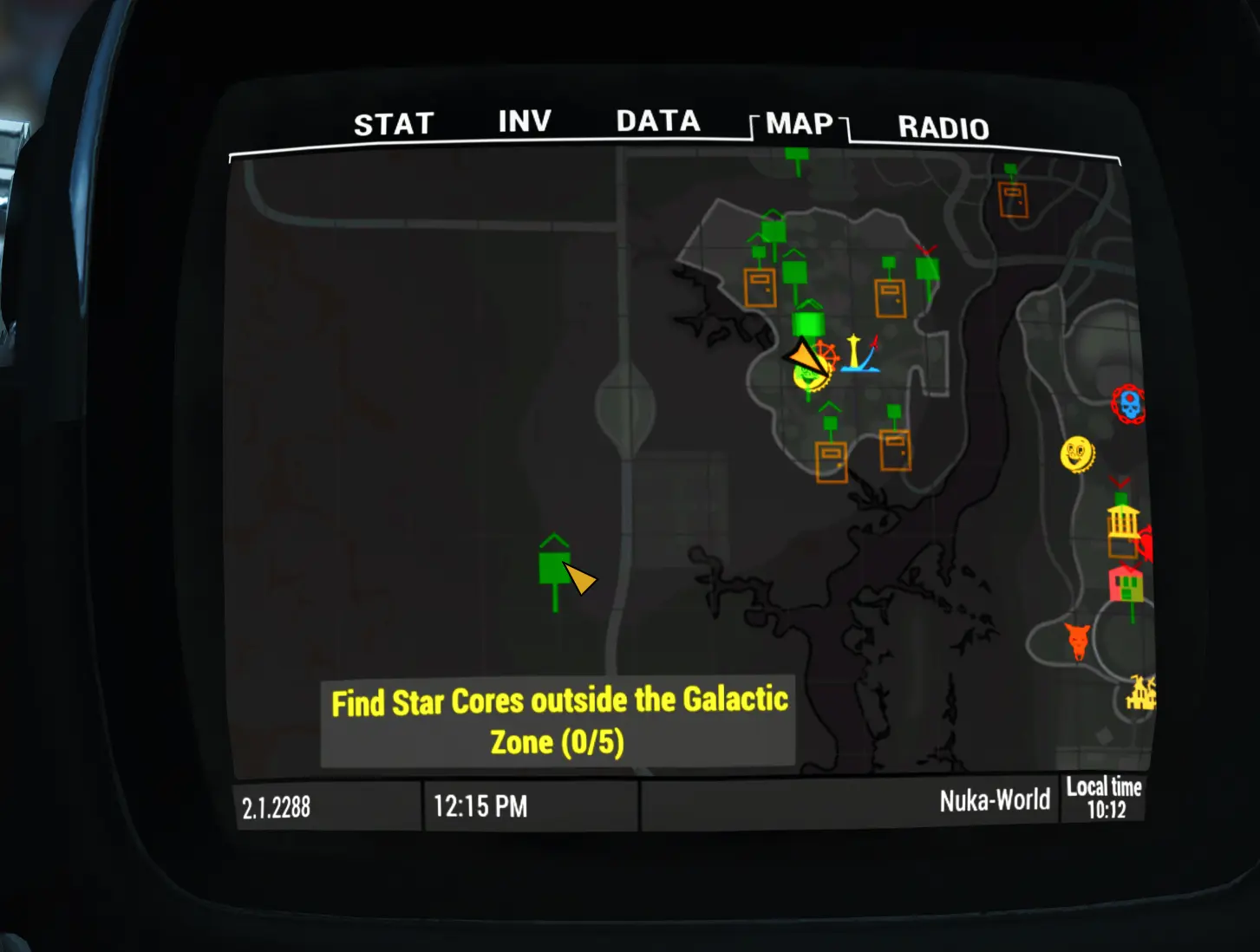Click the Find Star Cores objective banner

click(558, 721)
